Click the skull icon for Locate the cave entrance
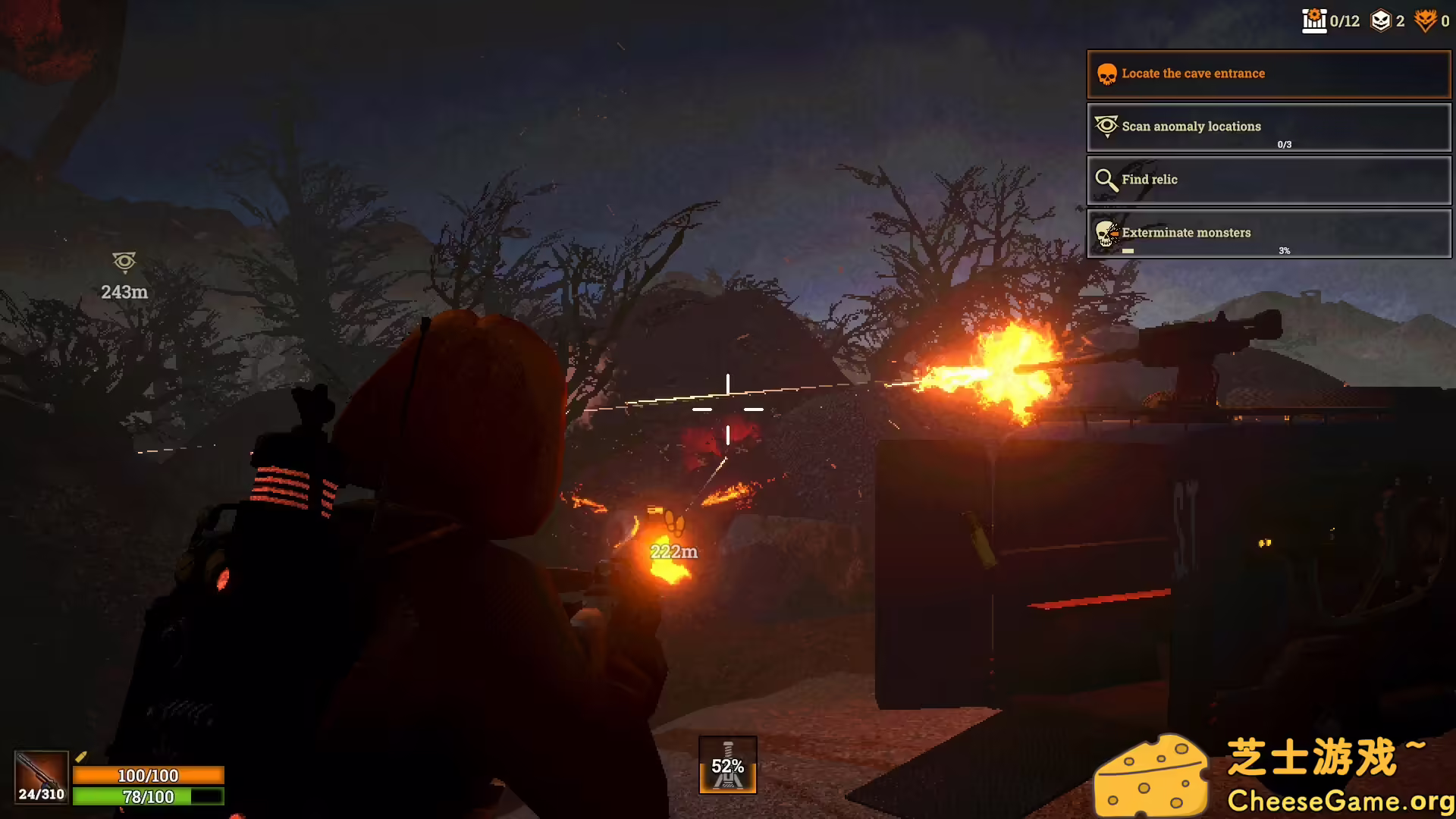 1106,74
